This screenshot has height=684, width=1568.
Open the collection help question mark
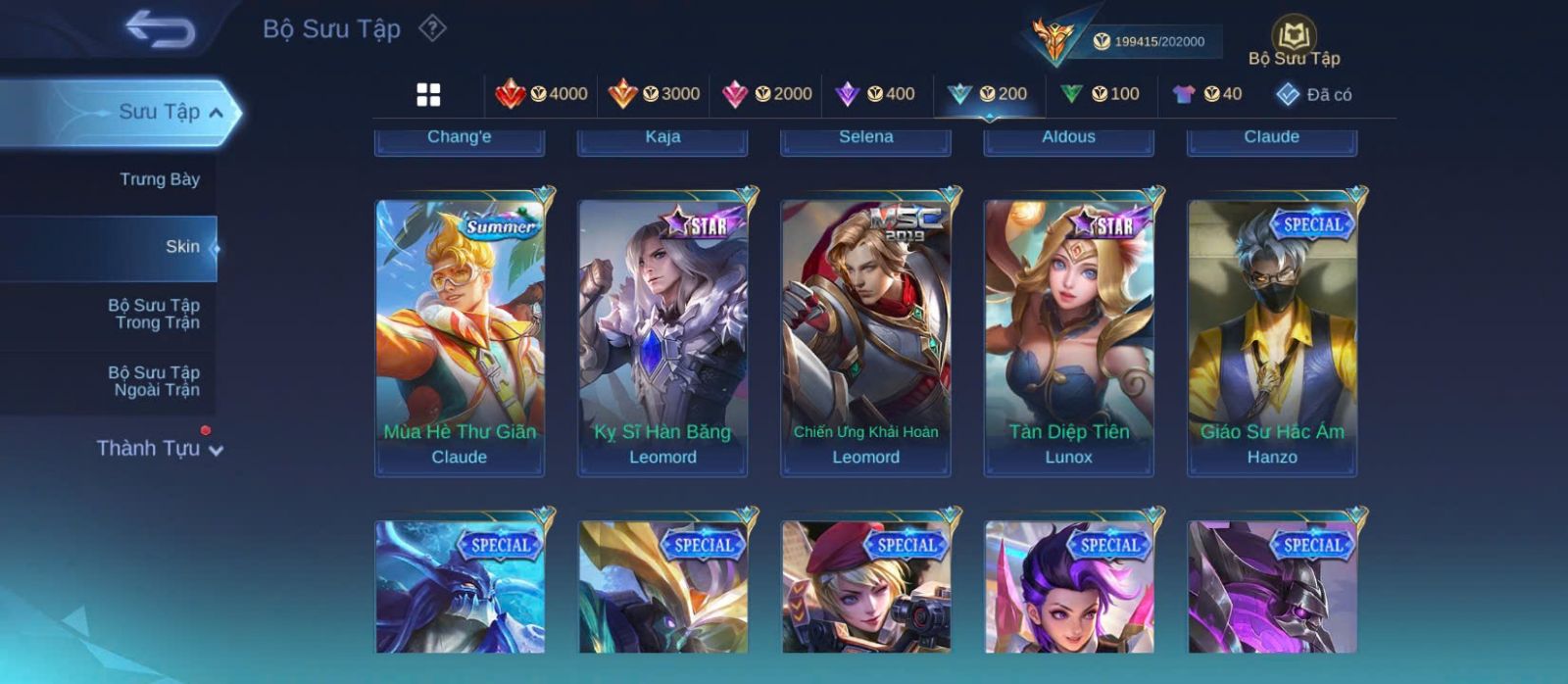click(432, 28)
